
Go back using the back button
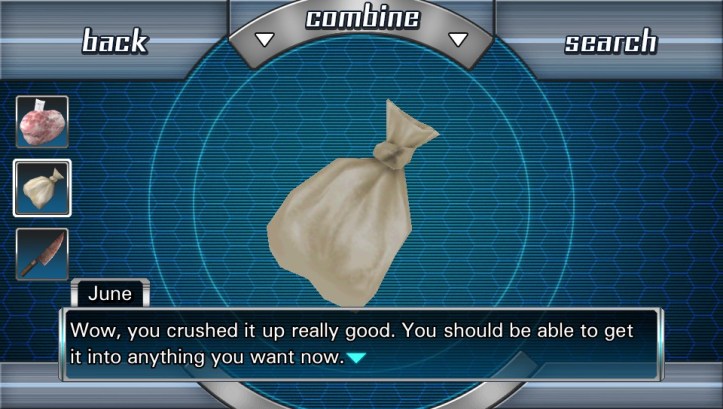(114, 41)
